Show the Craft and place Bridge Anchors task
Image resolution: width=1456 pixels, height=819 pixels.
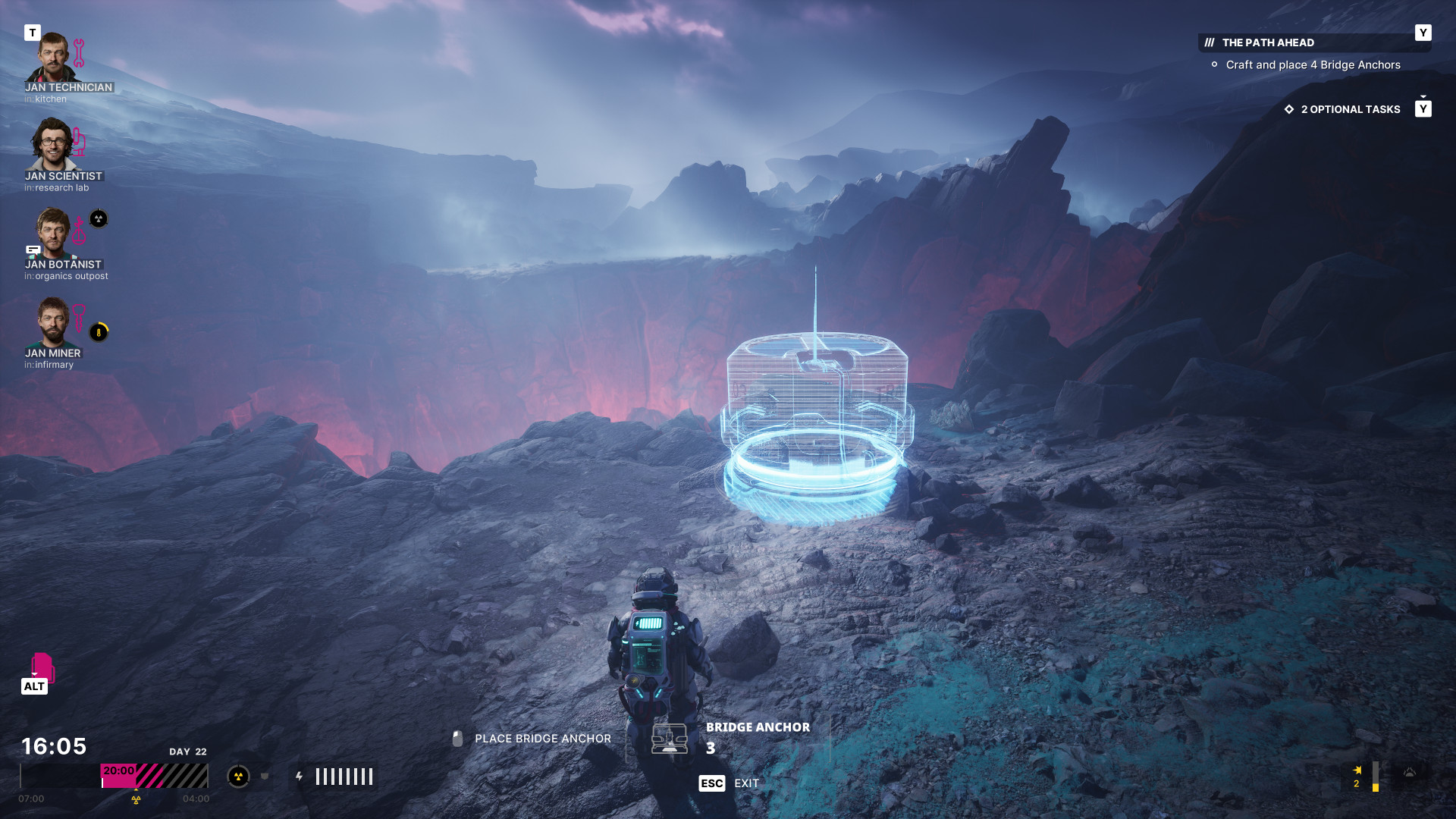tap(1313, 65)
